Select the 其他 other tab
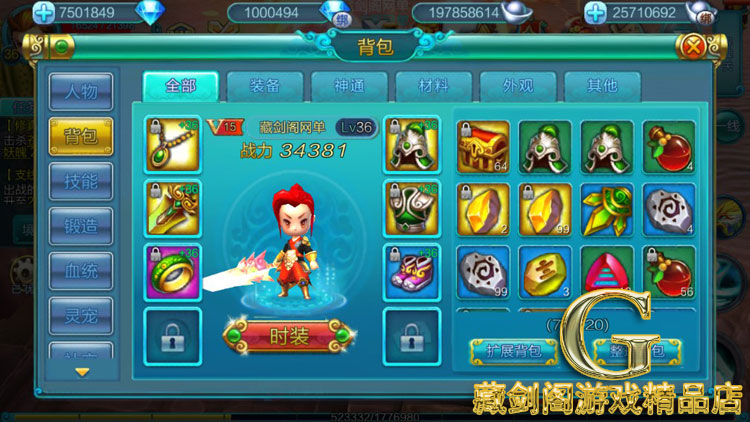This screenshot has width=750, height=422. coord(601,86)
